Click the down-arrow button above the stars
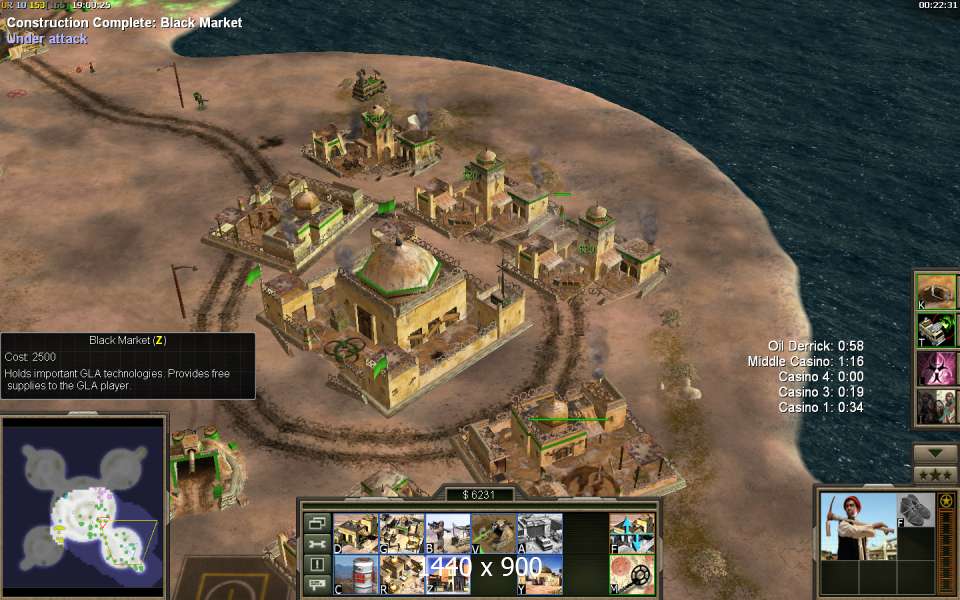 (x=936, y=453)
